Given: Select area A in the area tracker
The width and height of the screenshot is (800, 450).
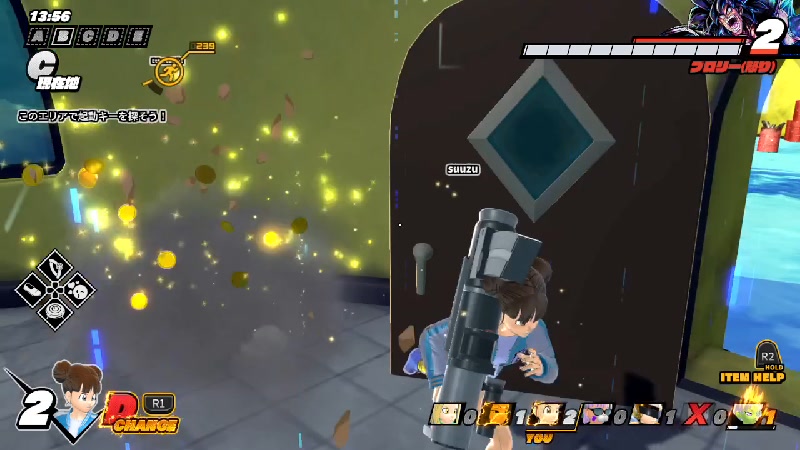Looking at the screenshot, I should pyautogui.click(x=39, y=36).
